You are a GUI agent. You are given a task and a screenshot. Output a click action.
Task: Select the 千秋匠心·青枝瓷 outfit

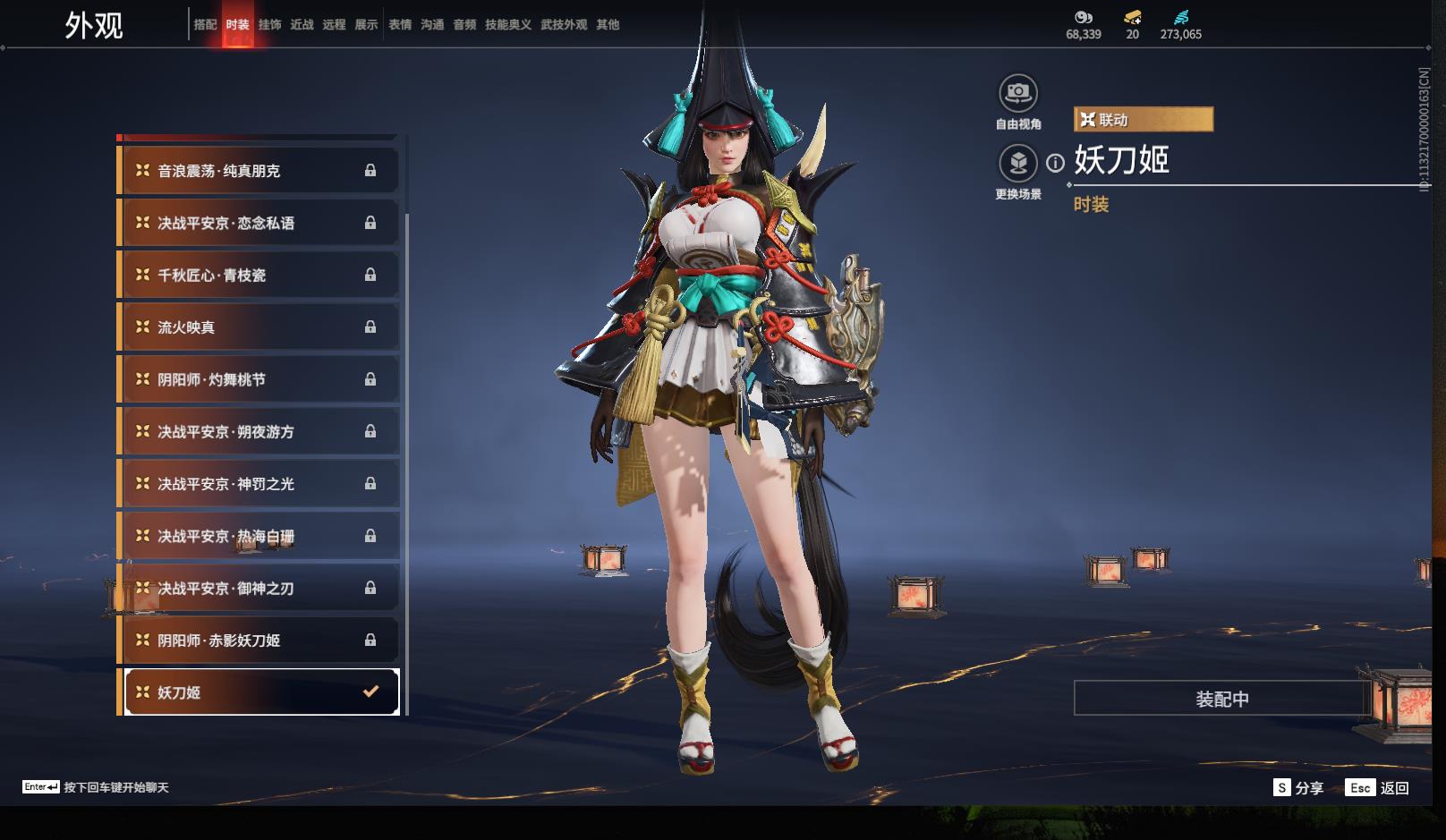click(258, 276)
